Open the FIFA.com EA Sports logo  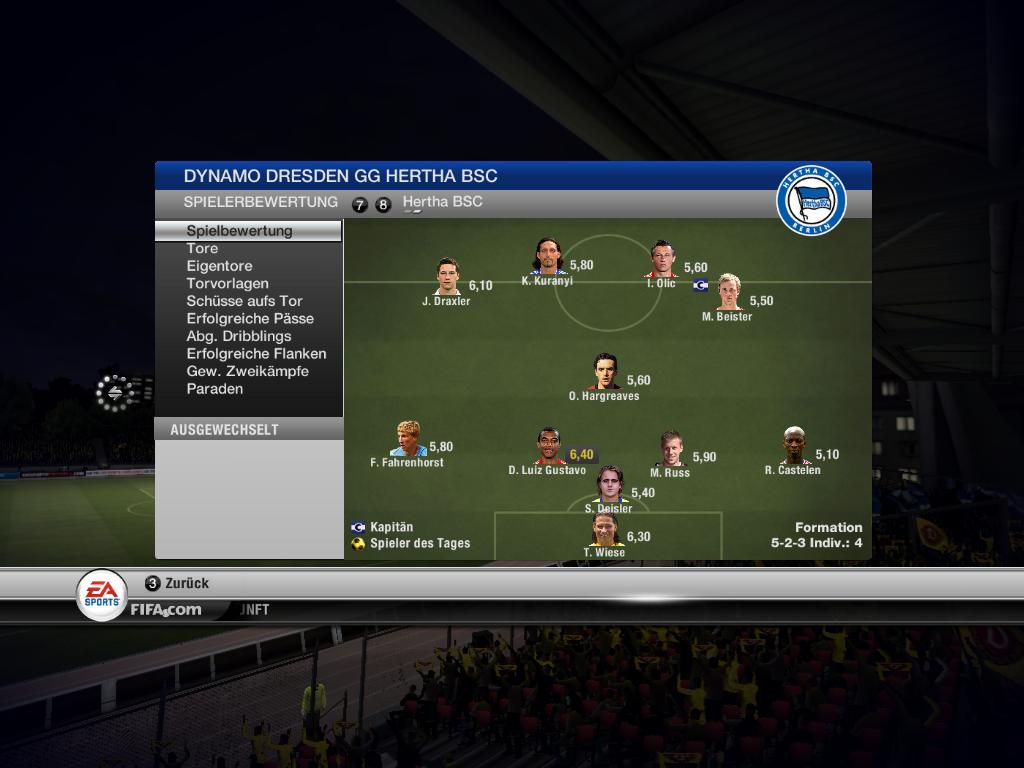102,594
